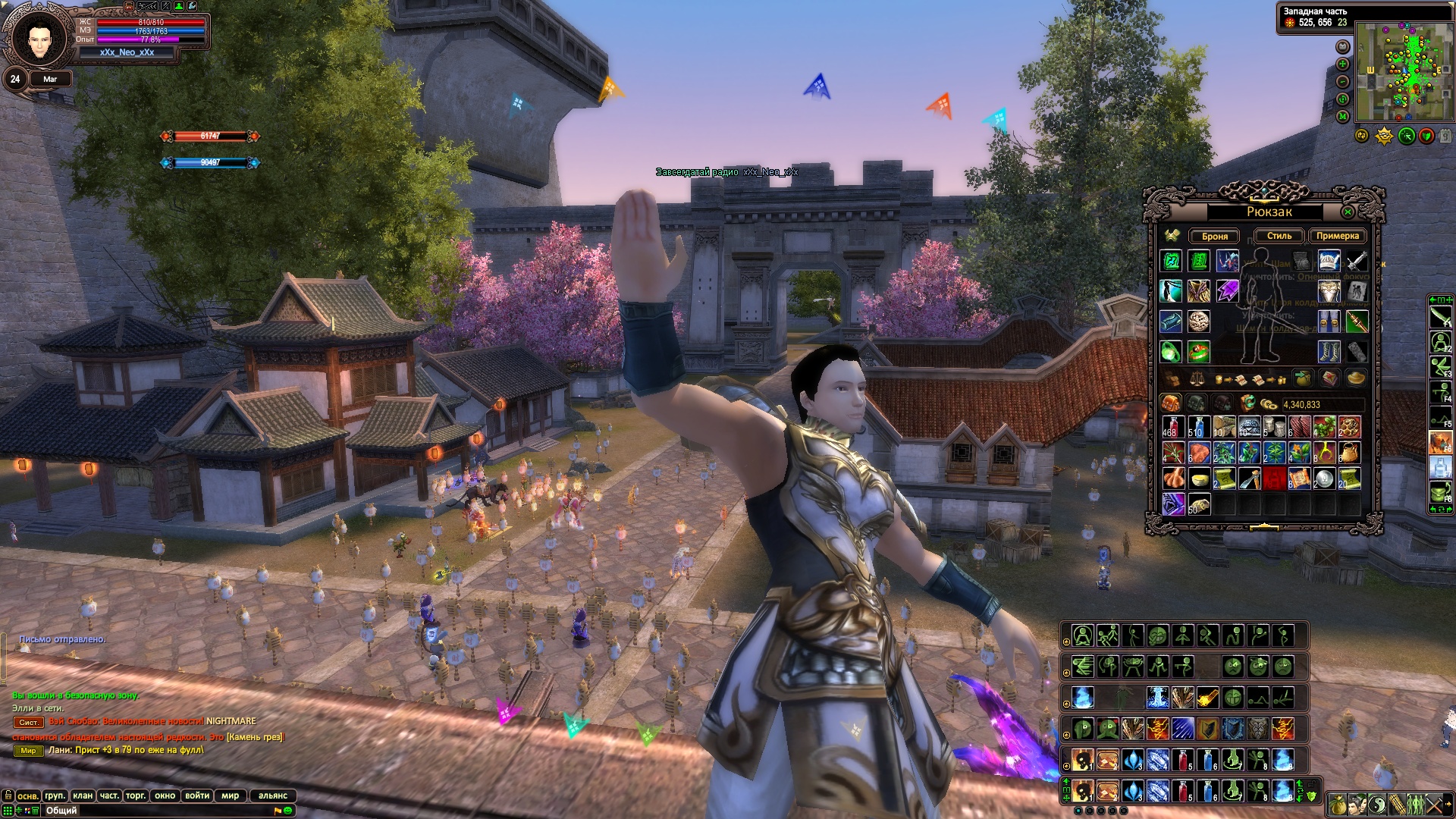1456x819 pixels.
Task: Open the Стиль tab
Action: (1279, 236)
